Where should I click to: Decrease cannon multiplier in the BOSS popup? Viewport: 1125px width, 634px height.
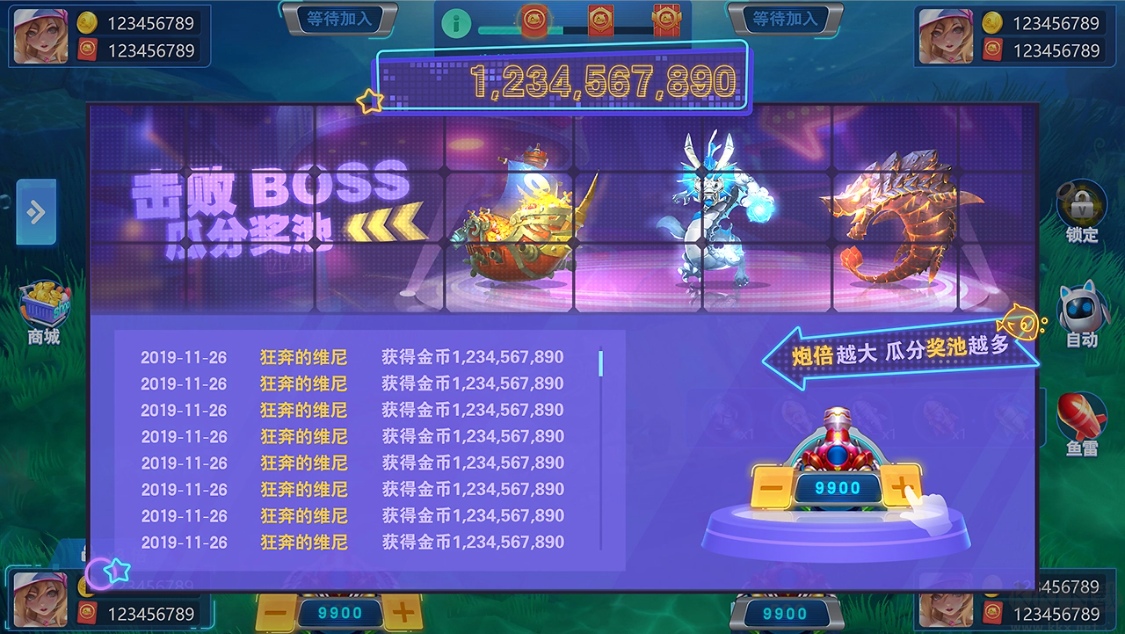(772, 488)
